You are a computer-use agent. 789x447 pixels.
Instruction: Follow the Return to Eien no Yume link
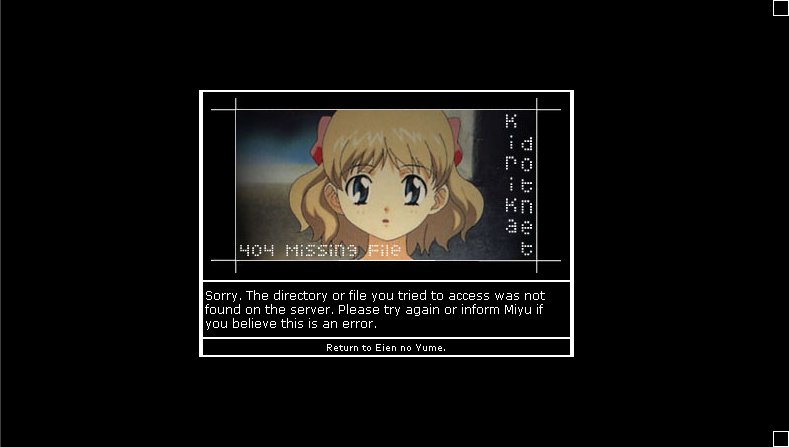(386, 348)
